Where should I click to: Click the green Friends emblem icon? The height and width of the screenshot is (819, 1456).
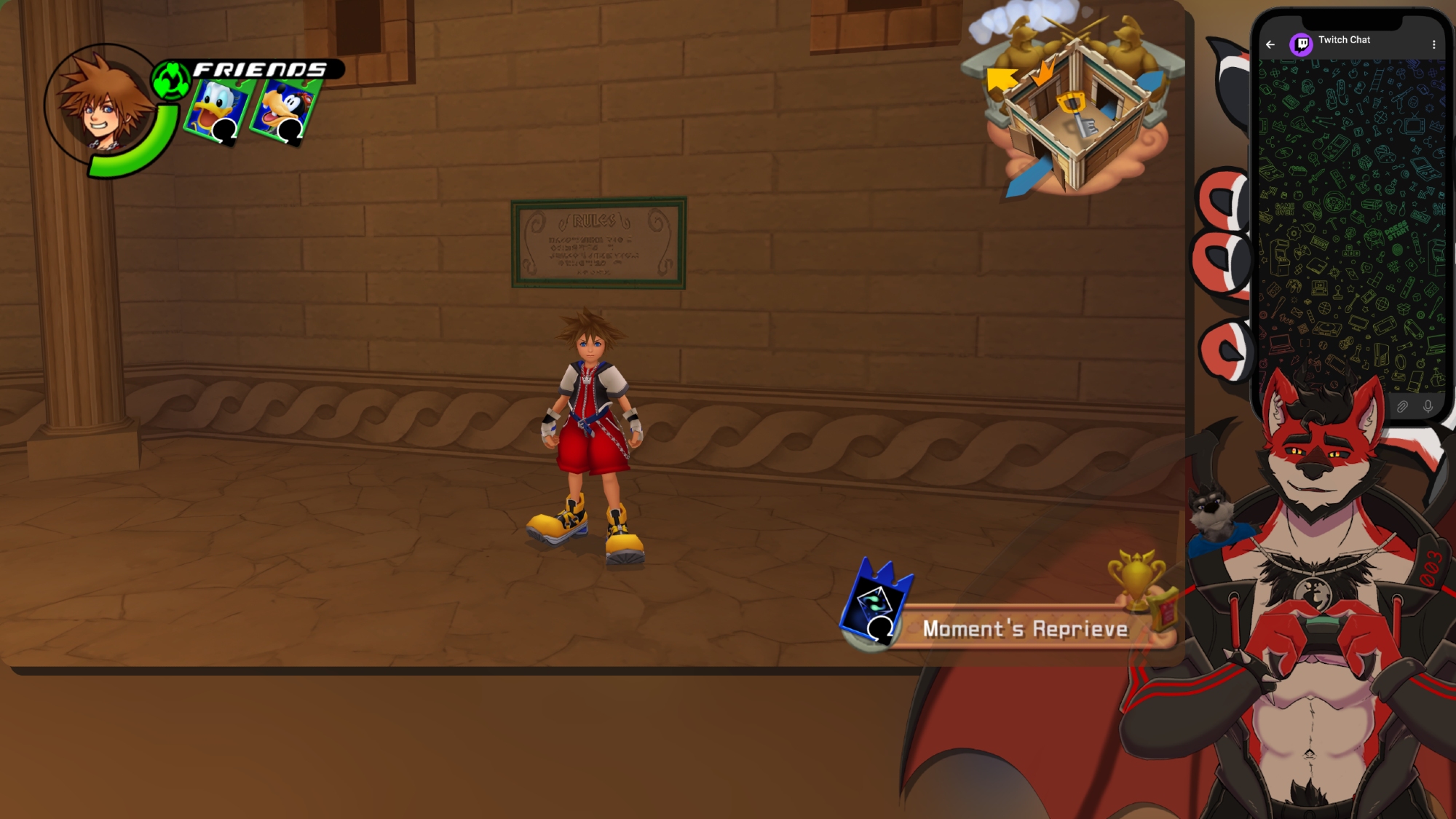tap(171, 80)
